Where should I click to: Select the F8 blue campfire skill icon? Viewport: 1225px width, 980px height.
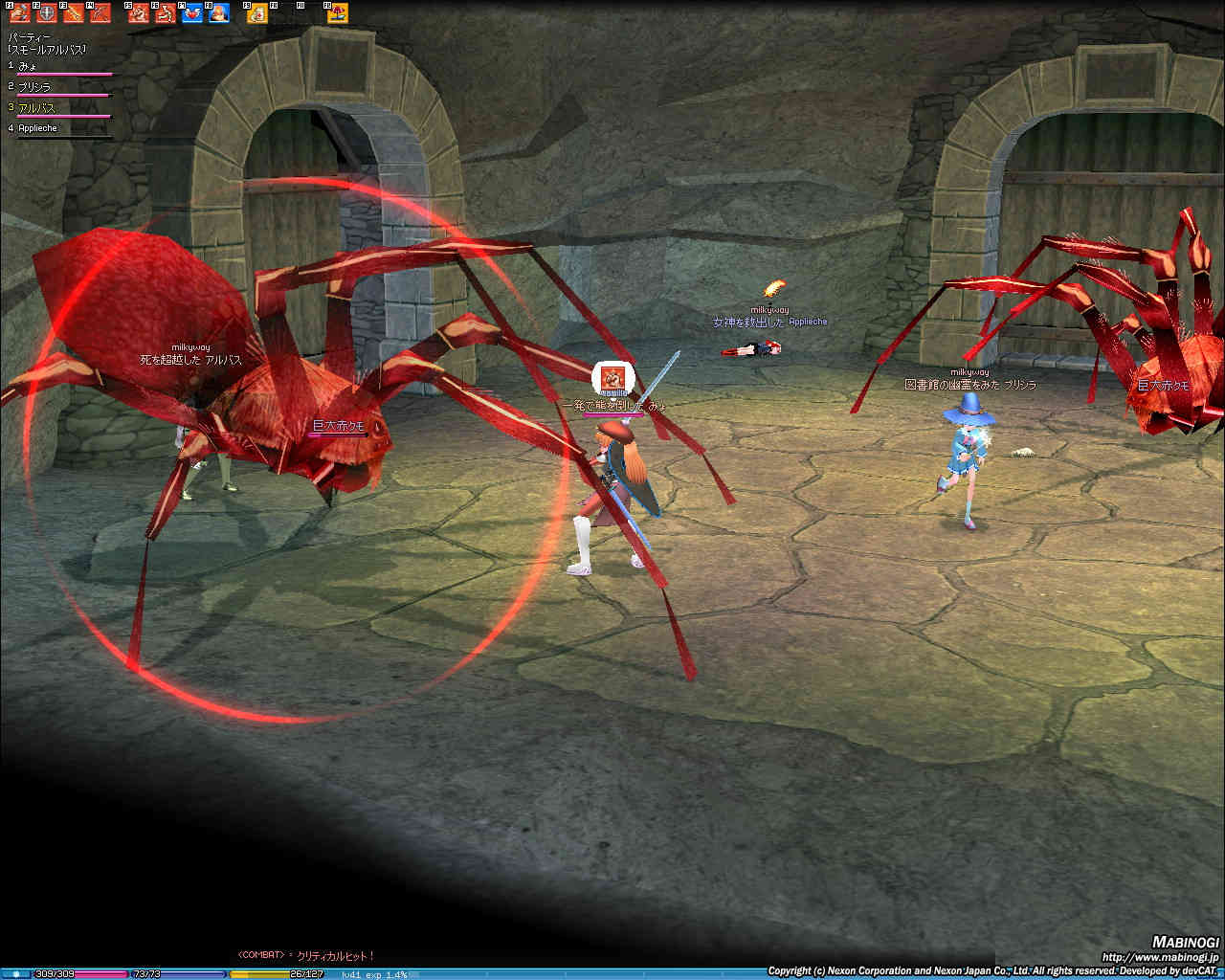click(x=219, y=13)
